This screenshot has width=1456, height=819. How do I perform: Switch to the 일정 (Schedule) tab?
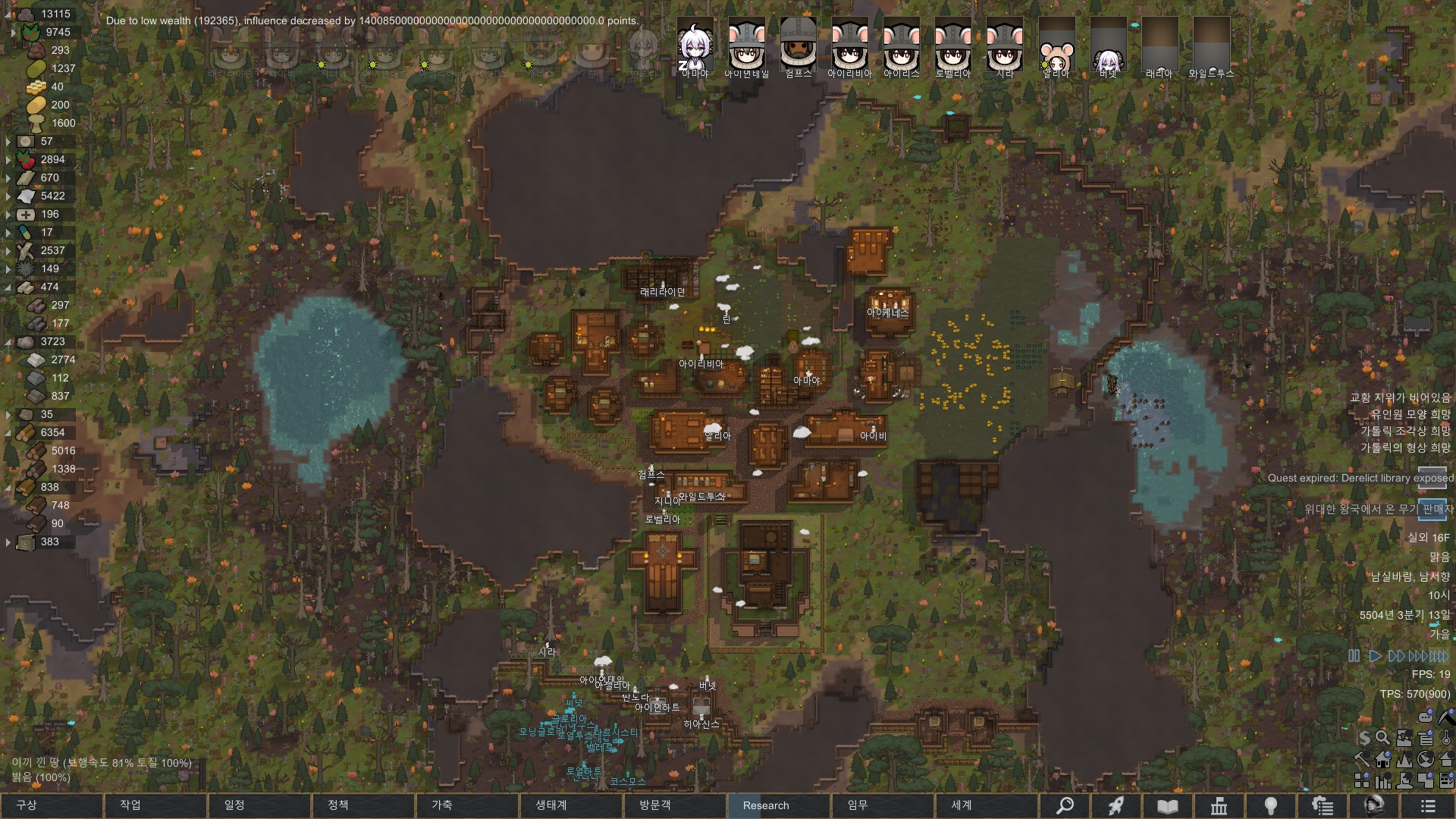[x=259, y=805]
